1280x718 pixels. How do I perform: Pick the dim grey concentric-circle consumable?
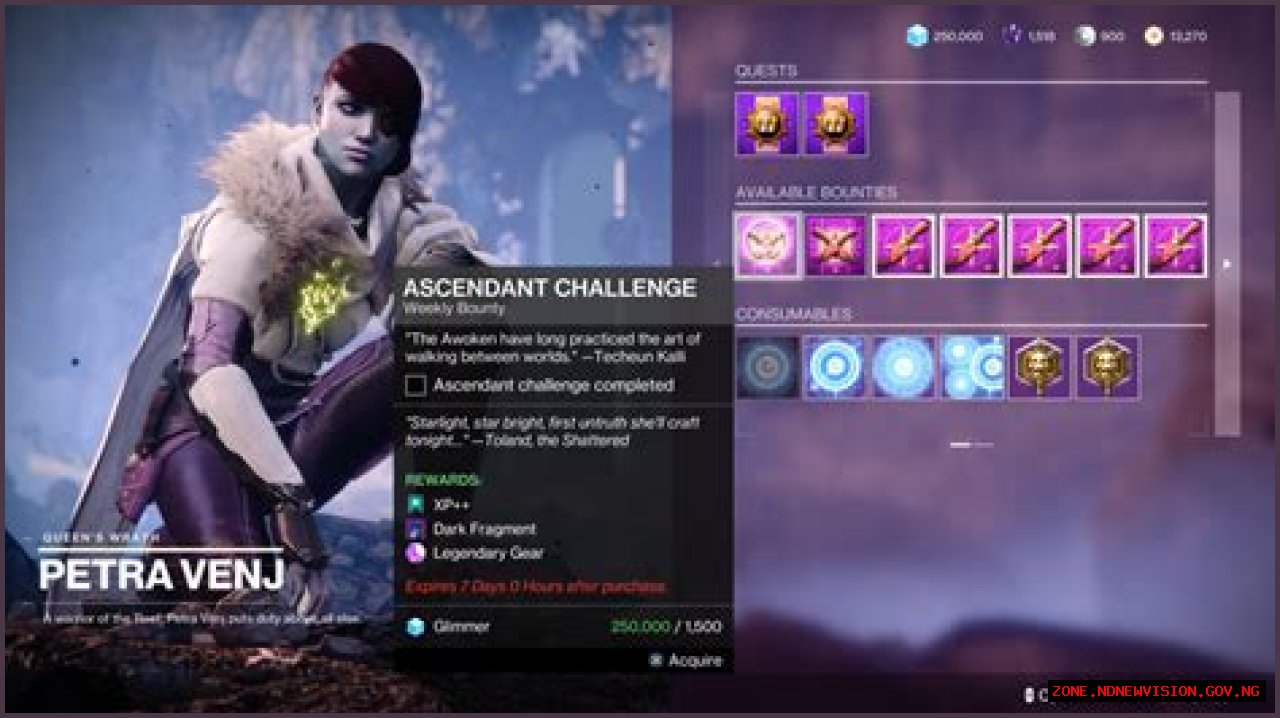point(767,367)
